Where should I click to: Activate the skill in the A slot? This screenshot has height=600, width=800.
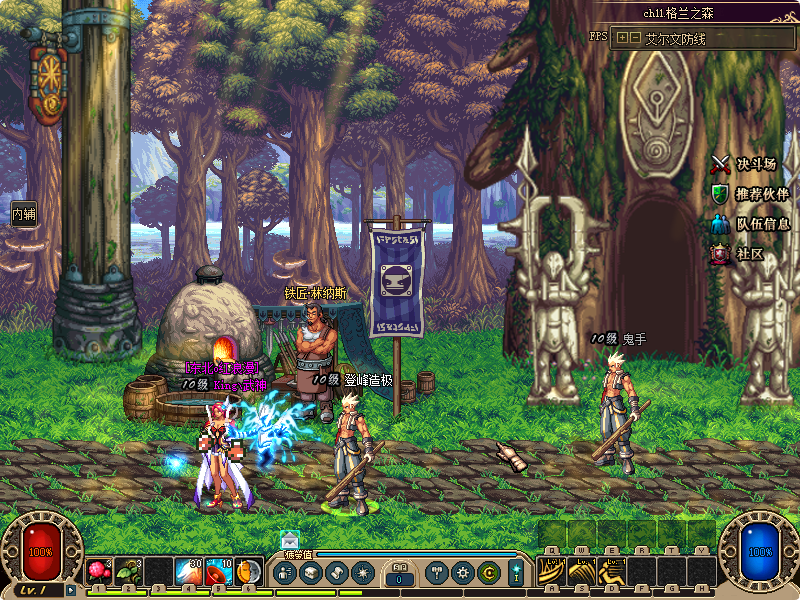click(x=553, y=572)
